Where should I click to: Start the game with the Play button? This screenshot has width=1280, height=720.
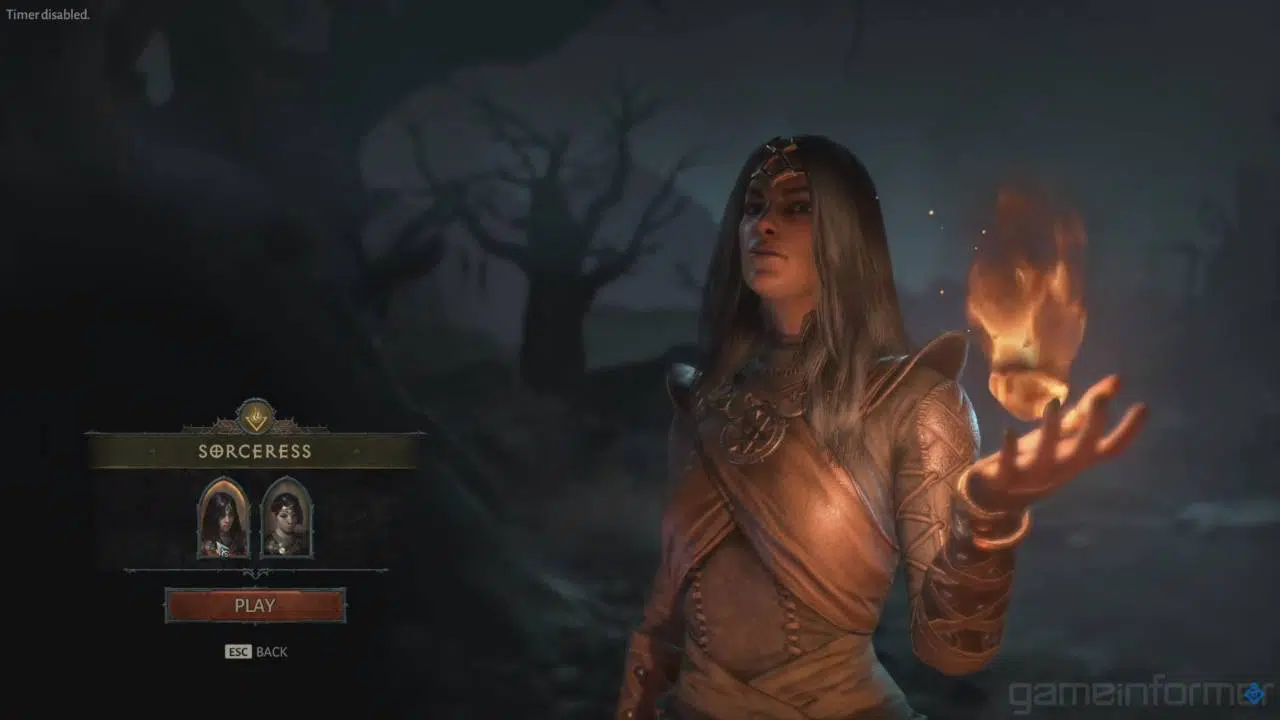255,605
